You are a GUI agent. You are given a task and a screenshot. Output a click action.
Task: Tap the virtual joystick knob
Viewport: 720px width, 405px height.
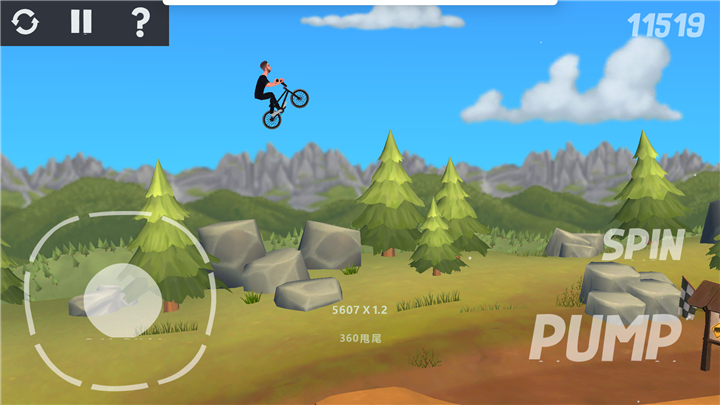pyautogui.click(x=121, y=299)
